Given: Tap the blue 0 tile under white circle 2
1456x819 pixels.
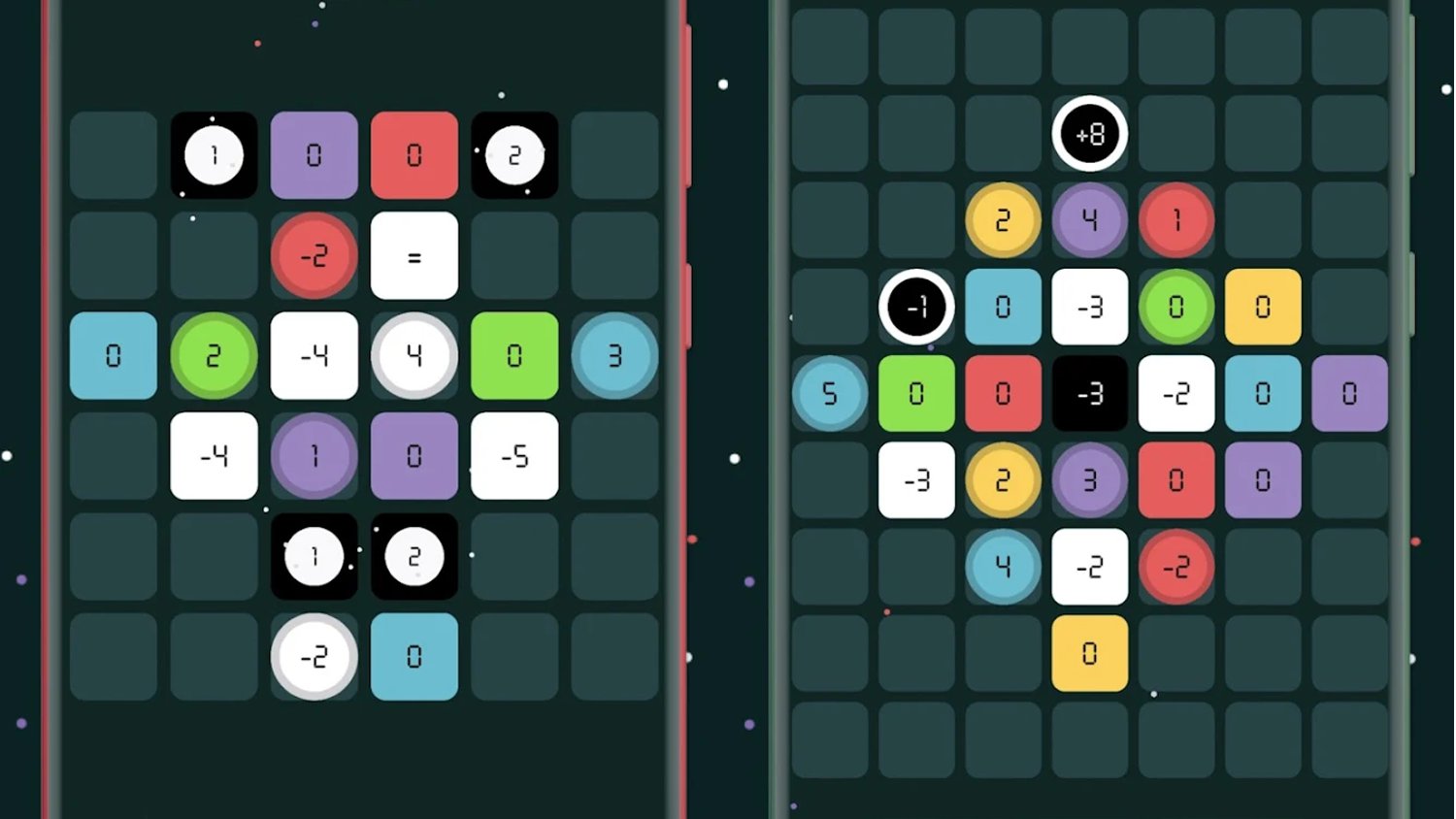Looking at the screenshot, I should pos(414,657).
